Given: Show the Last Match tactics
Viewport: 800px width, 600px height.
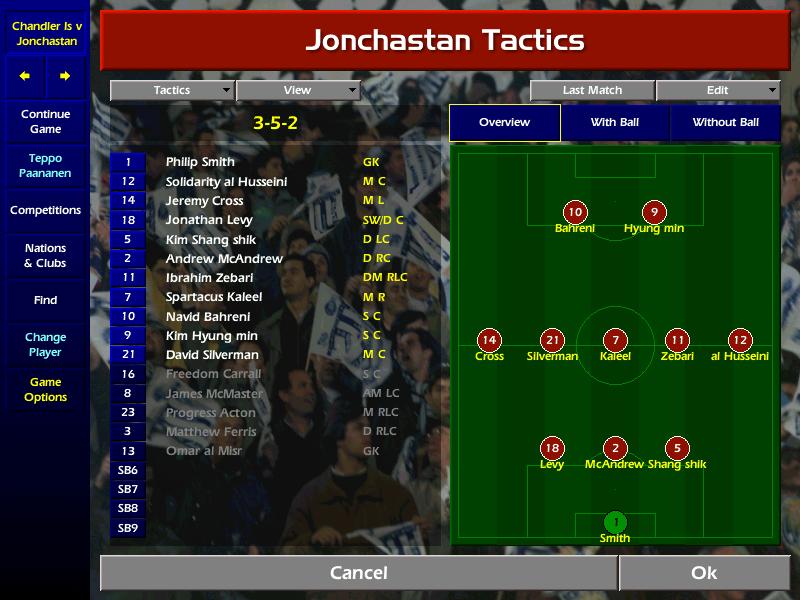Looking at the screenshot, I should pyautogui.click(x=592, y=90).
